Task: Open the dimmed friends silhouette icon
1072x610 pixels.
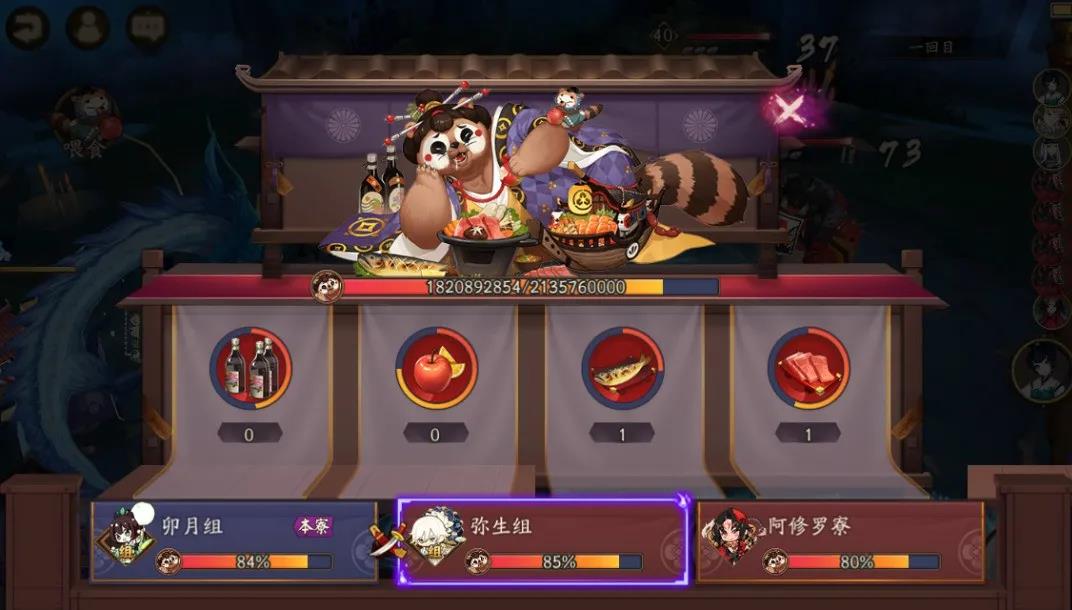Action: click(88, 27)
